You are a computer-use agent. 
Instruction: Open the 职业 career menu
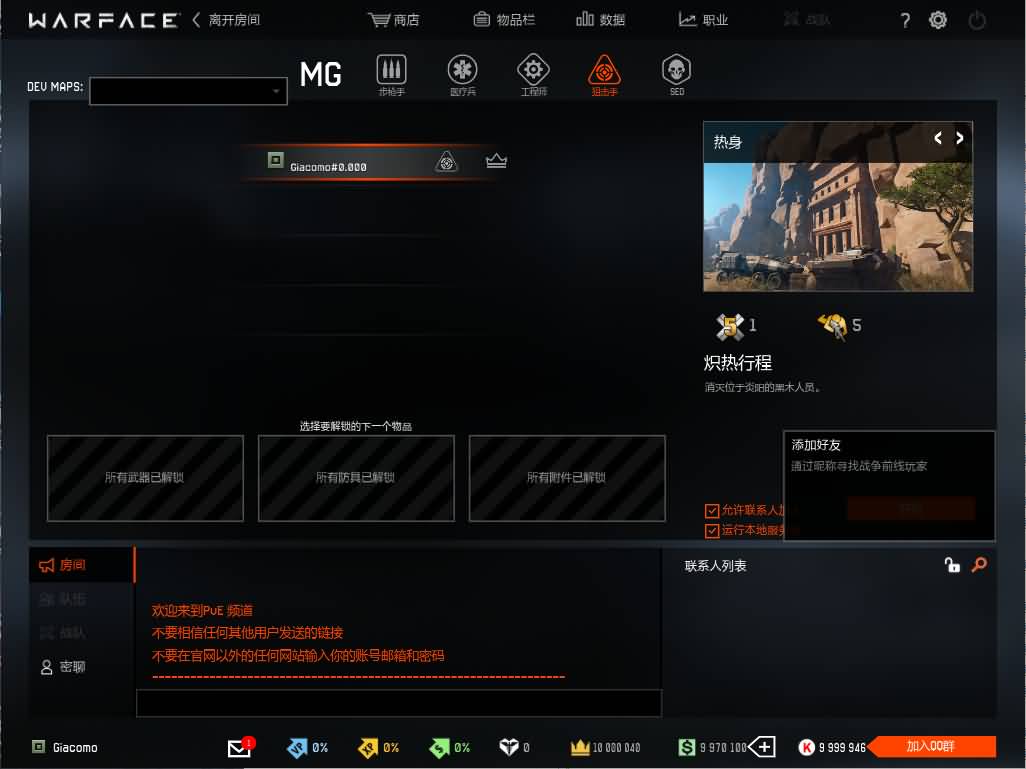703,20
